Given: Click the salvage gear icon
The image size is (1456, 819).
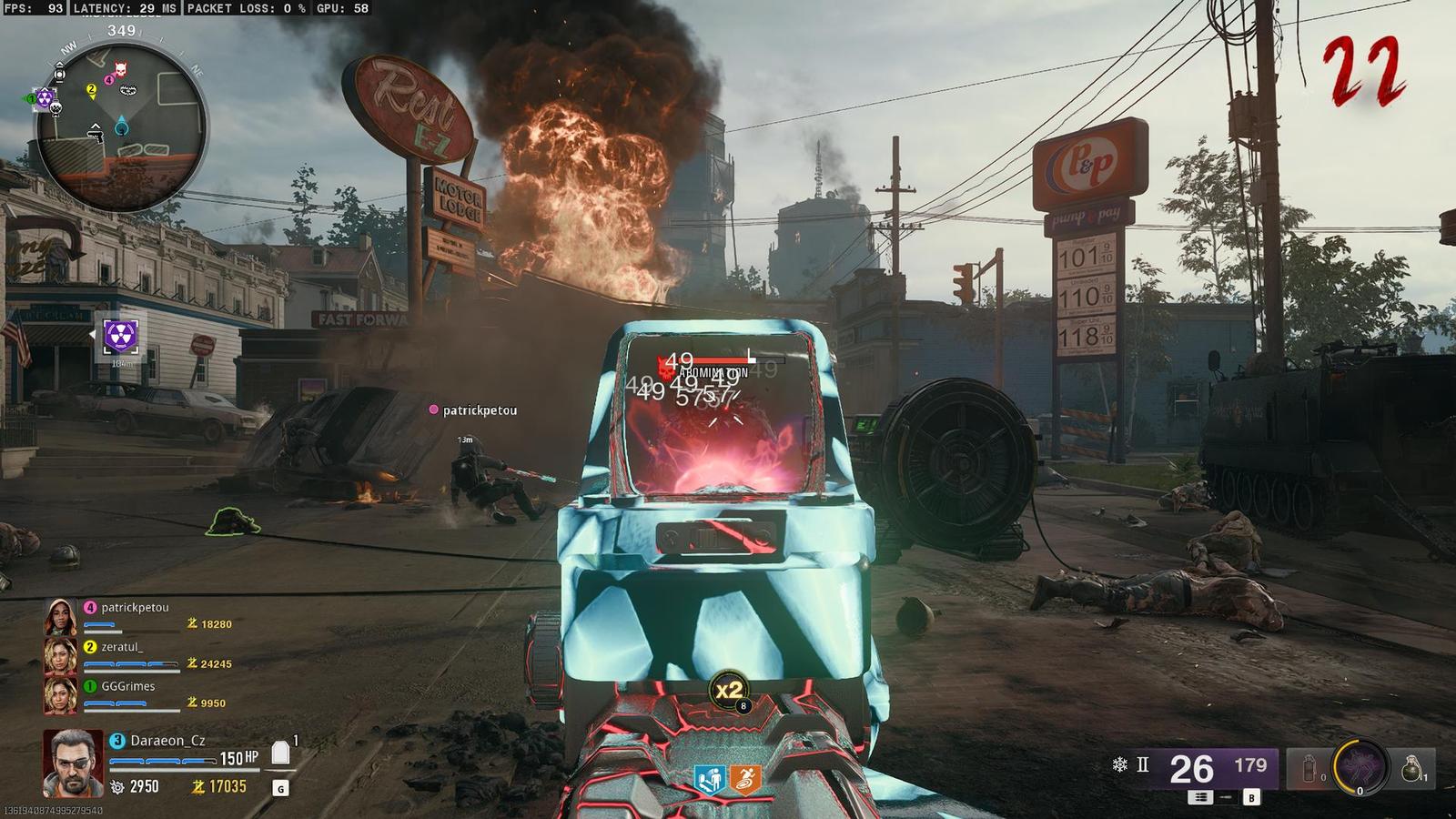Looking at the screenshot, I should [117, 786].
